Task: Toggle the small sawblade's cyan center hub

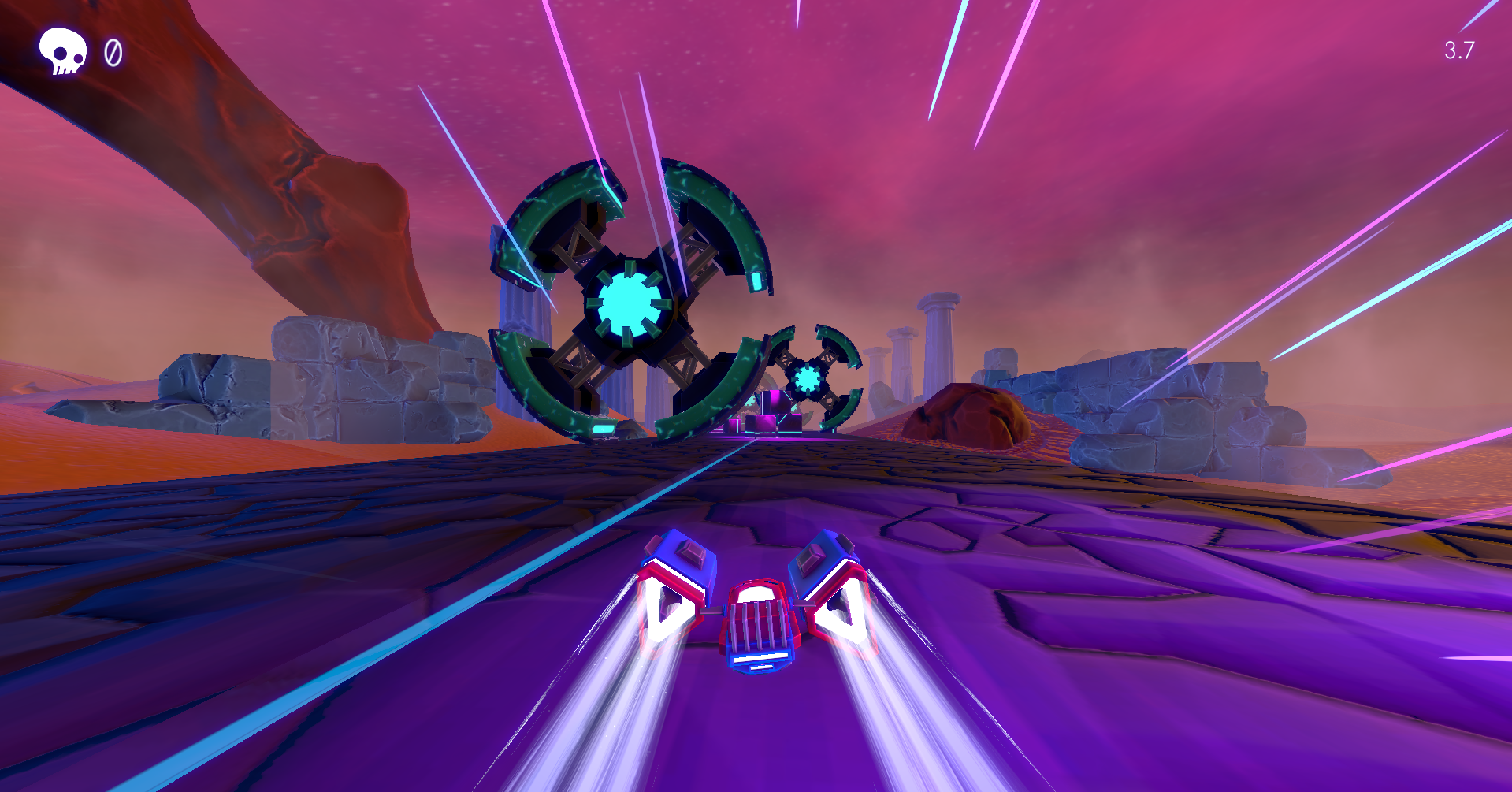Action: click(x=808, y=380)
